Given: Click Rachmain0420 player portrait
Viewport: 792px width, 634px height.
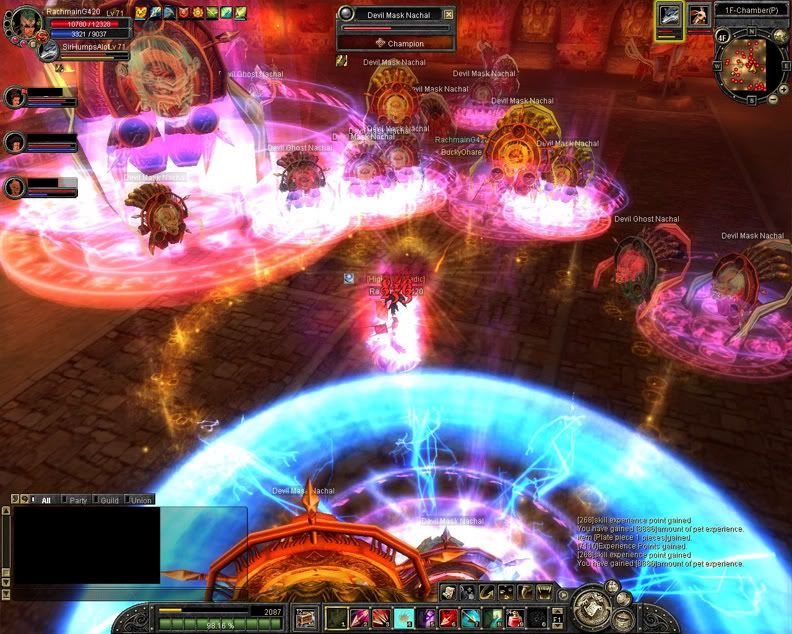Looking at the screenshot, I should coord(22,24).
